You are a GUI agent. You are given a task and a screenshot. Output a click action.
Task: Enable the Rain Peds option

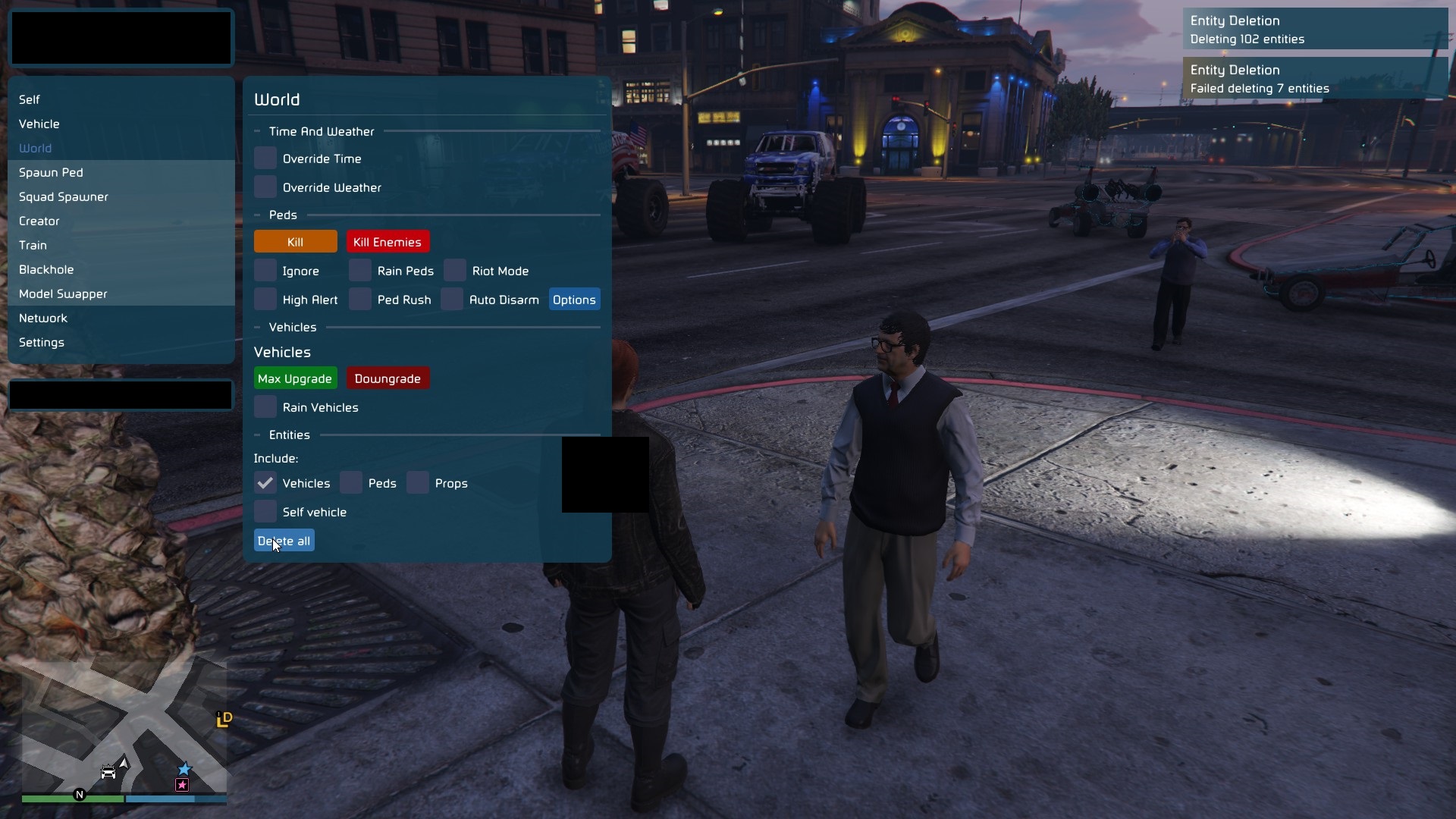pos(360,270)
